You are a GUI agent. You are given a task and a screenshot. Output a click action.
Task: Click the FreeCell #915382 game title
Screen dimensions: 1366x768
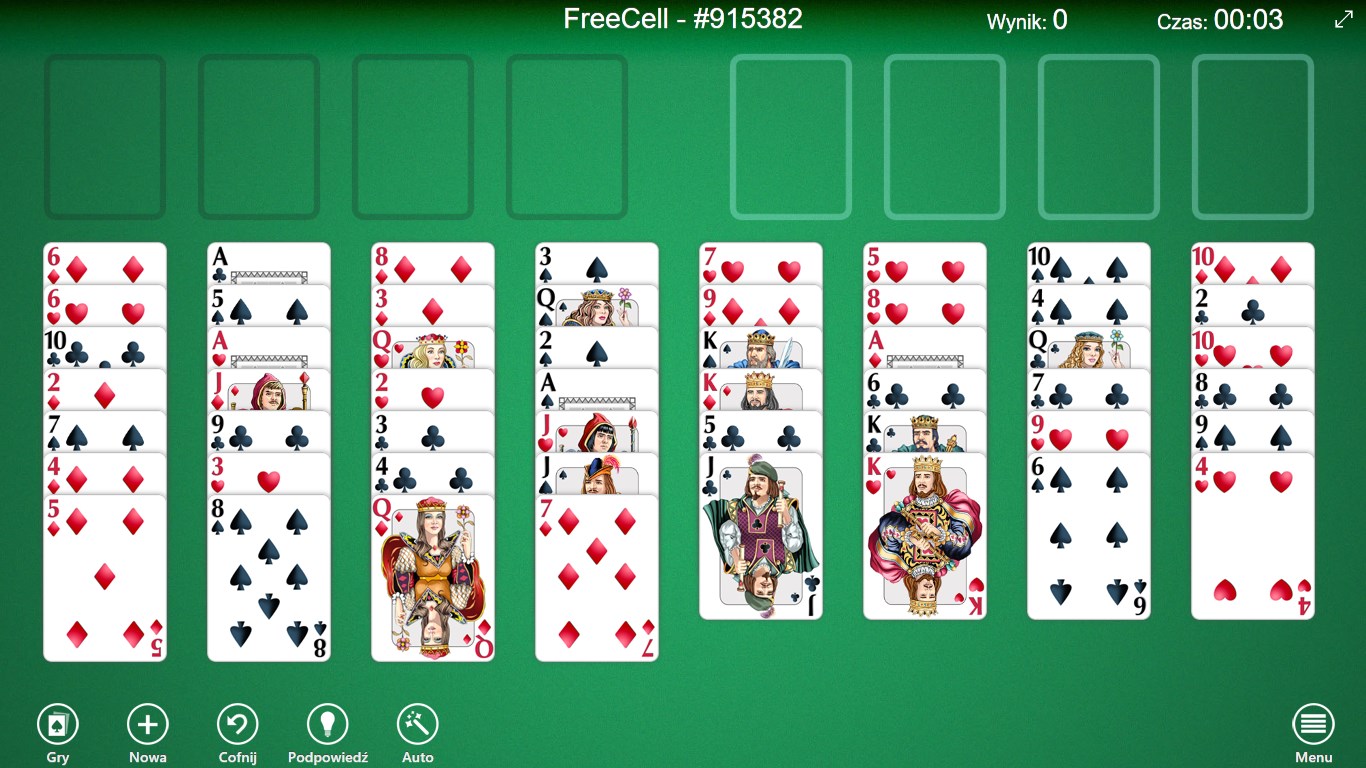683,19
